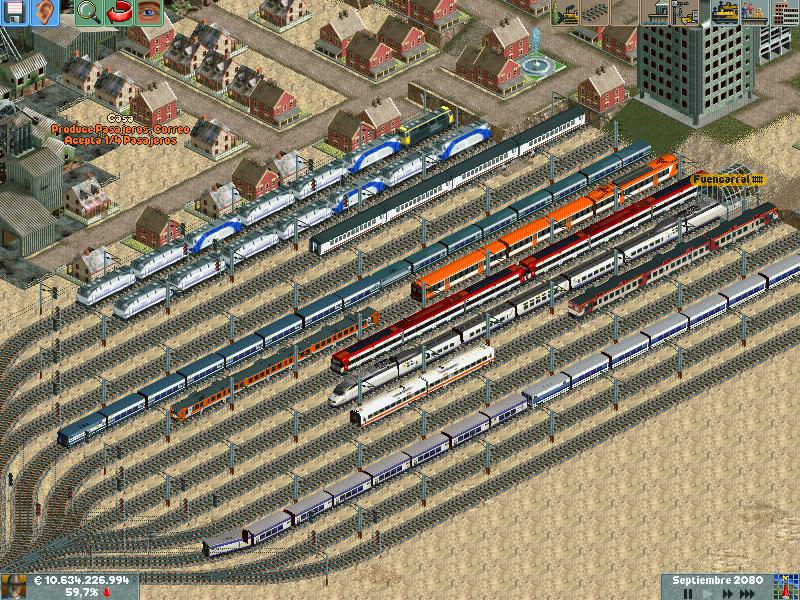Select the magnifying glass zoom tool

click(88, 12)
